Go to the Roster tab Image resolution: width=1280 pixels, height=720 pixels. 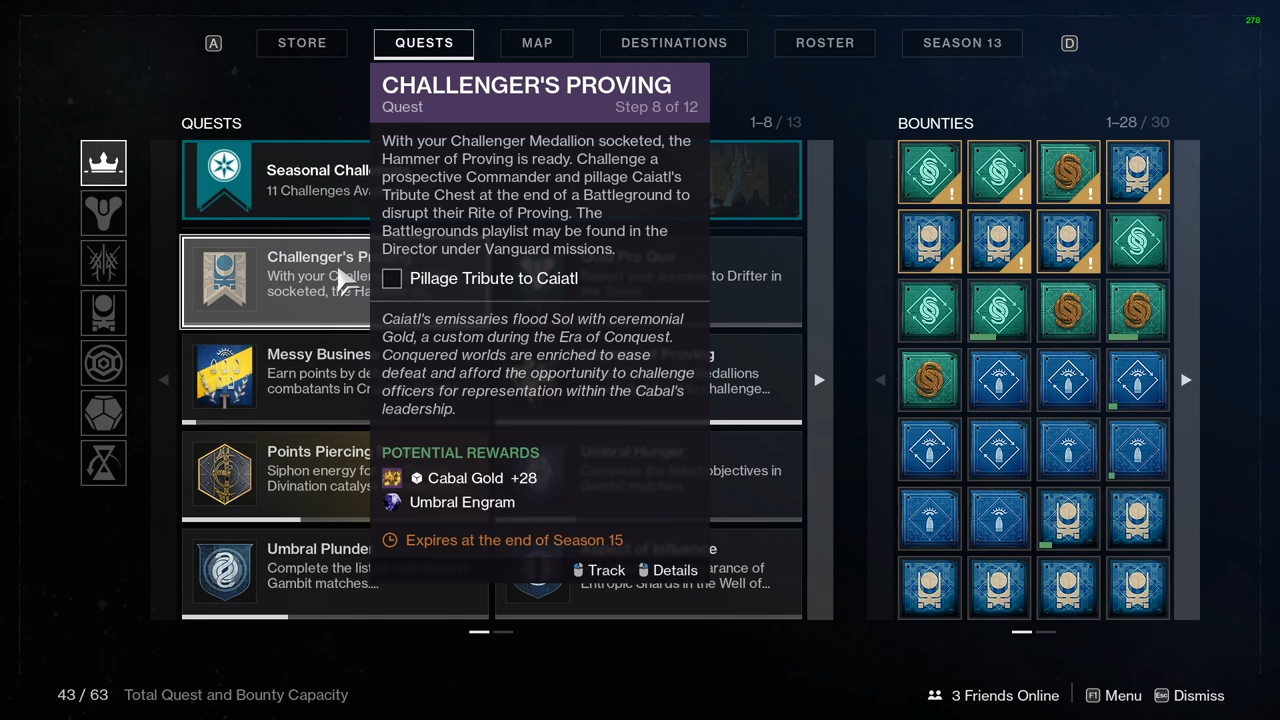tap(825, 43)
